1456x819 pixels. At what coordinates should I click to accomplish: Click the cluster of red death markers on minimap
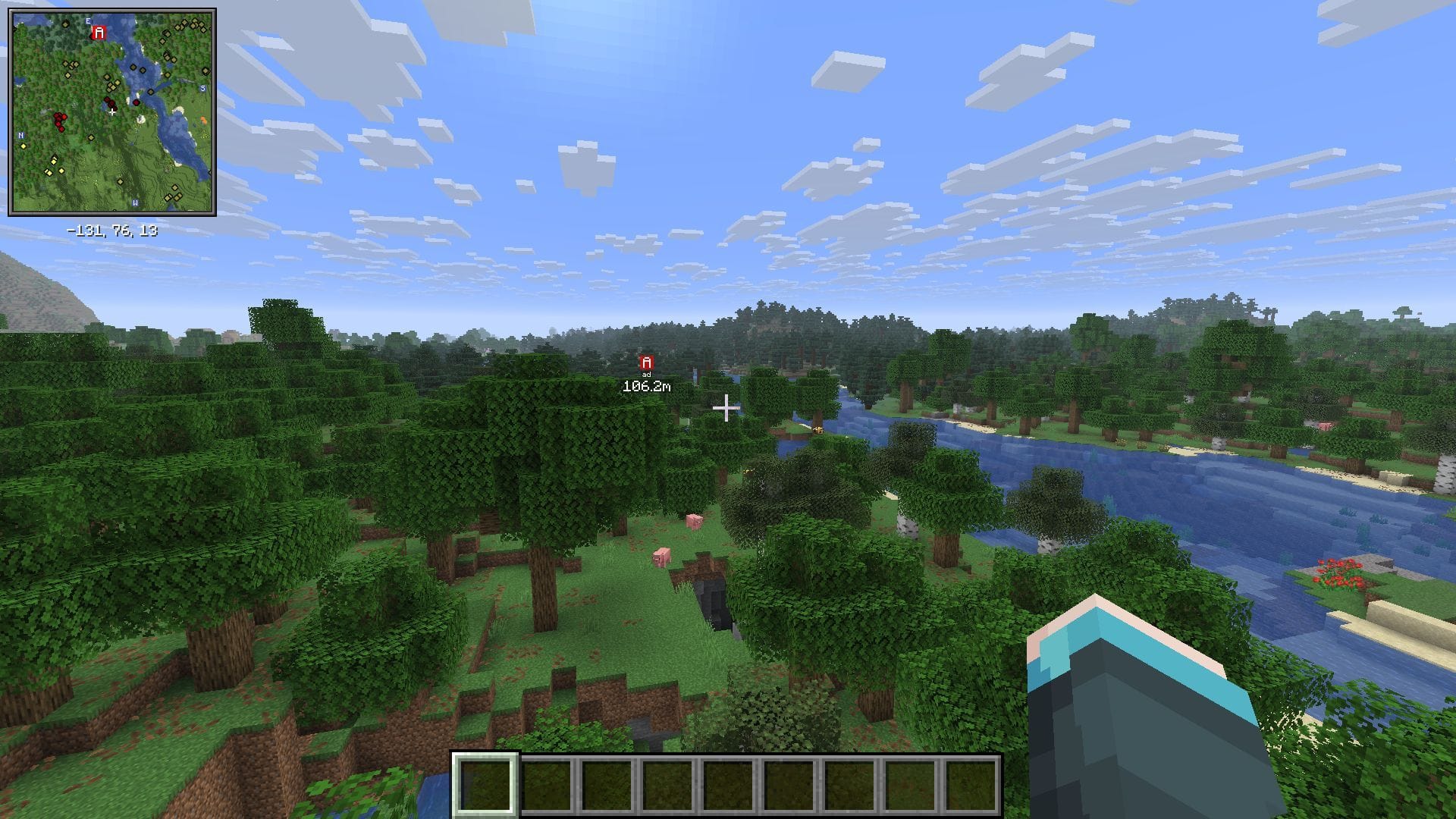[60, 120]
